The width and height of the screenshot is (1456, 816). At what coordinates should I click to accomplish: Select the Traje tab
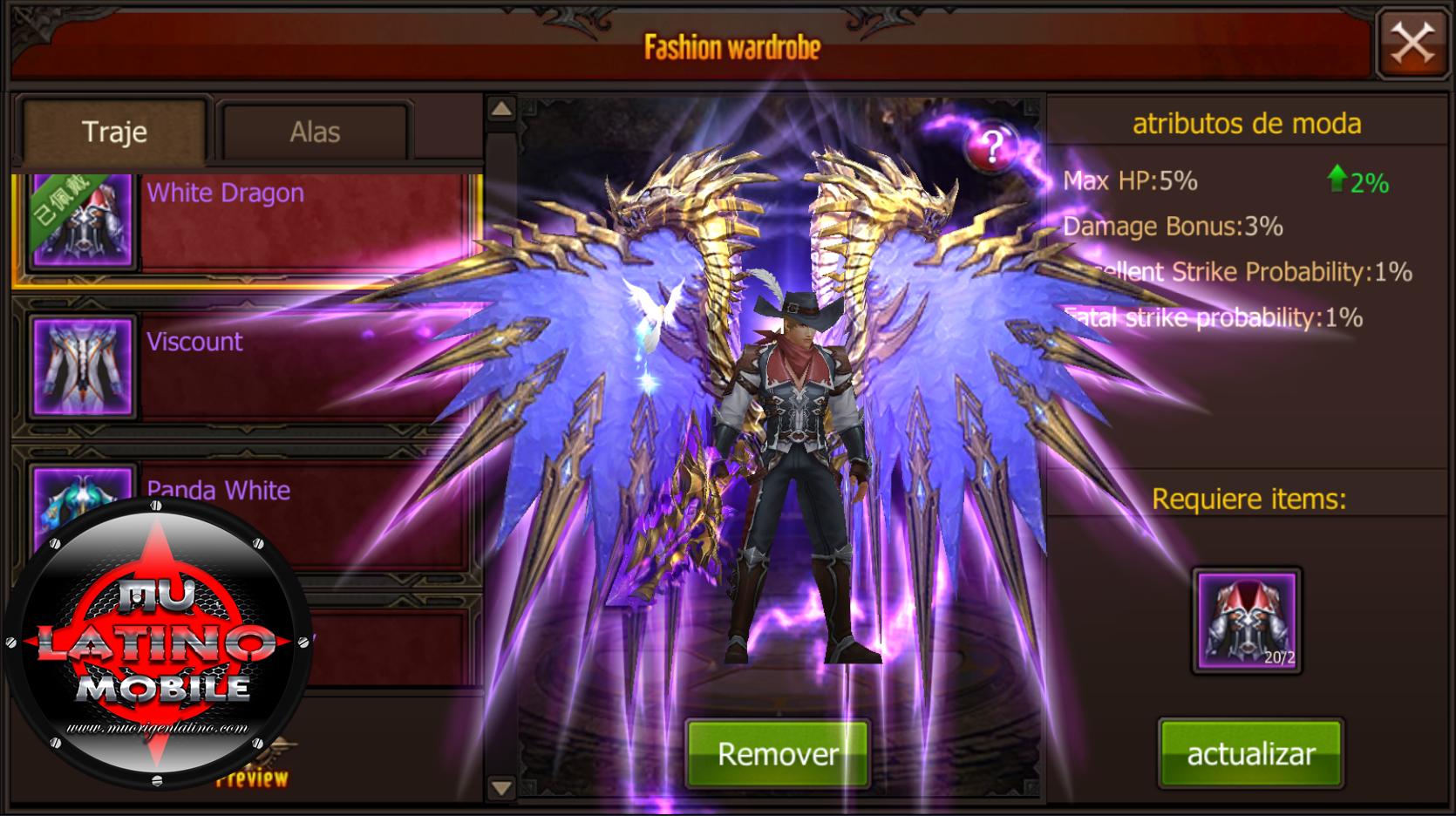(x=114, y=133)
